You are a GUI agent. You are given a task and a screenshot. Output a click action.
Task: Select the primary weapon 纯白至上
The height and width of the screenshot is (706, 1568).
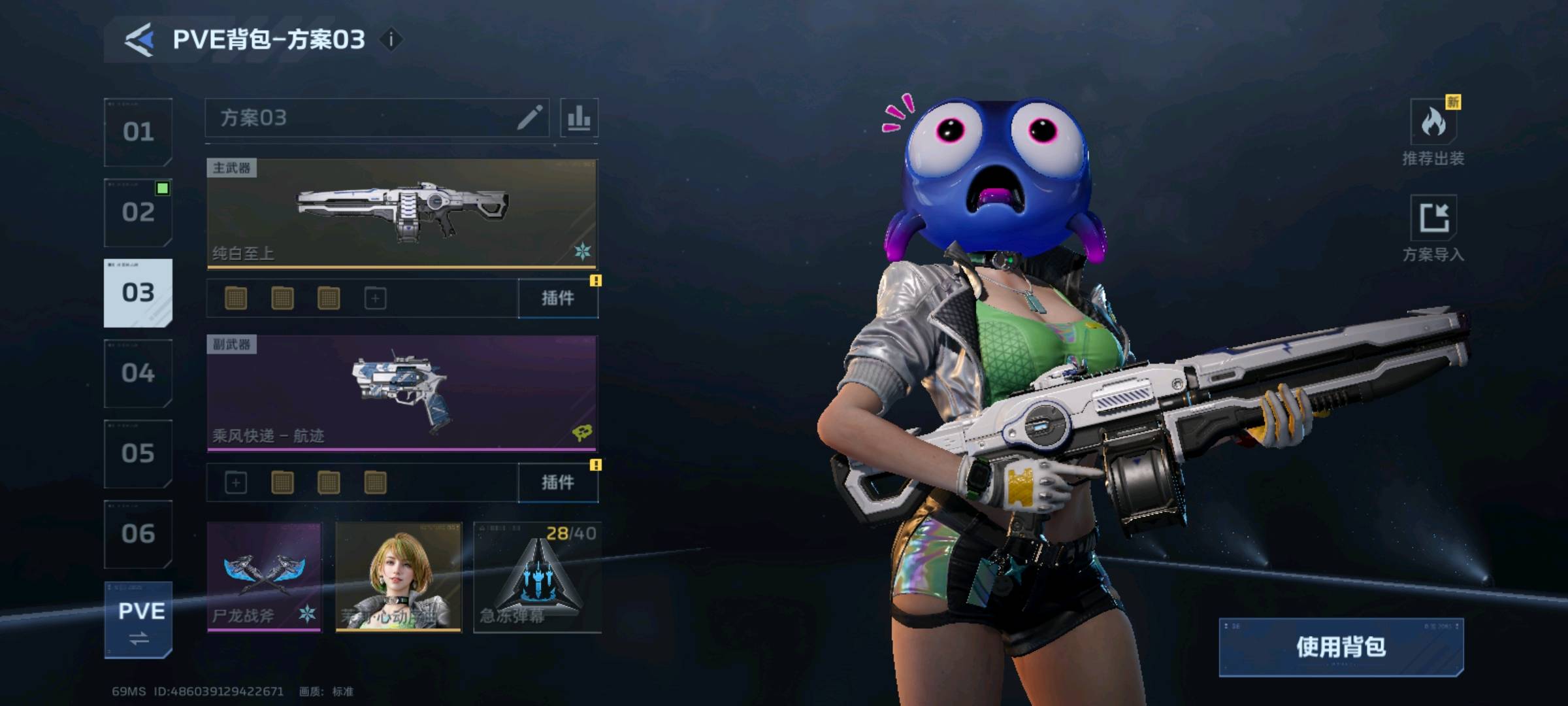coord(402,213)
